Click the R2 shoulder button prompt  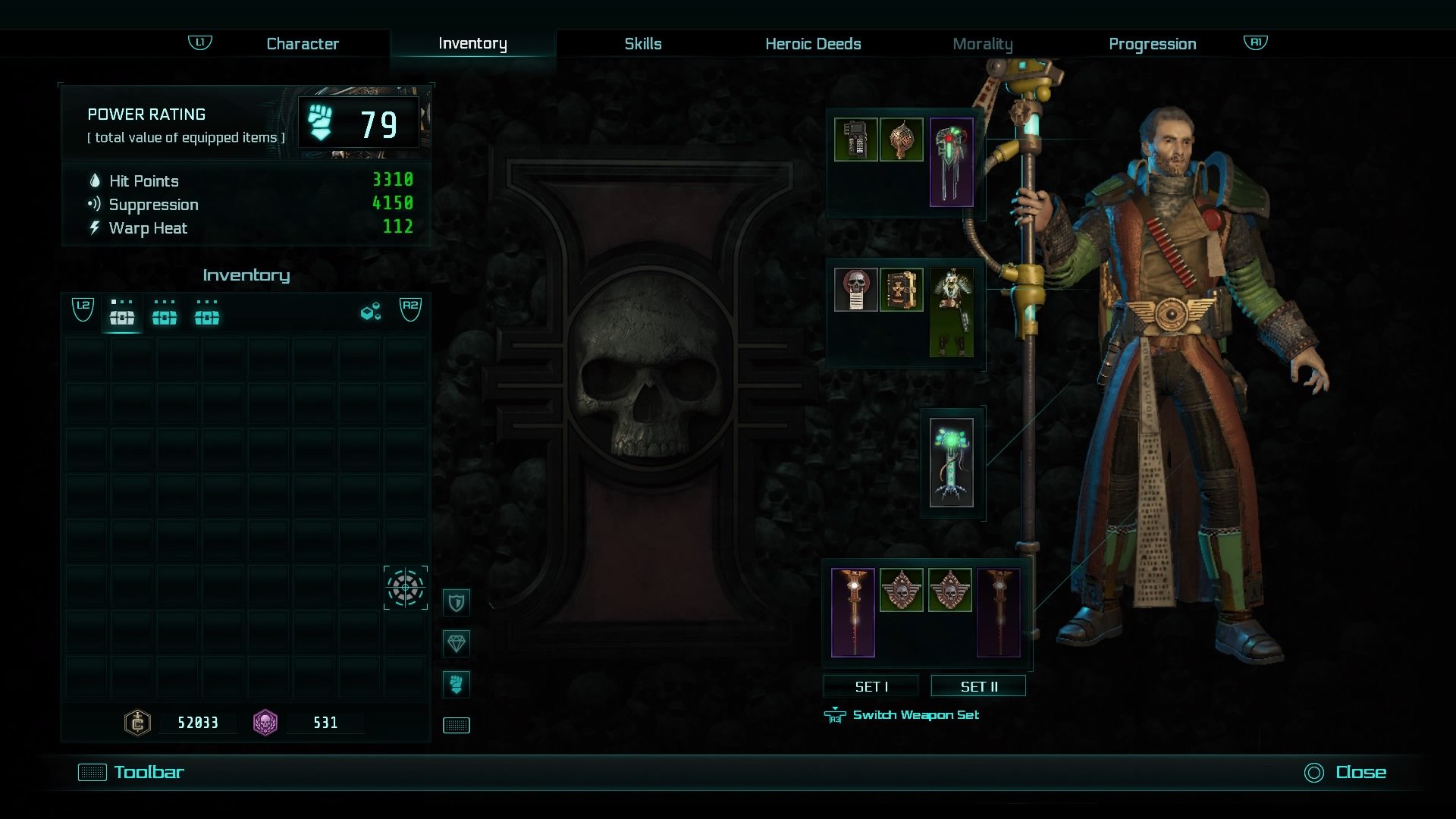coord(410,310)
